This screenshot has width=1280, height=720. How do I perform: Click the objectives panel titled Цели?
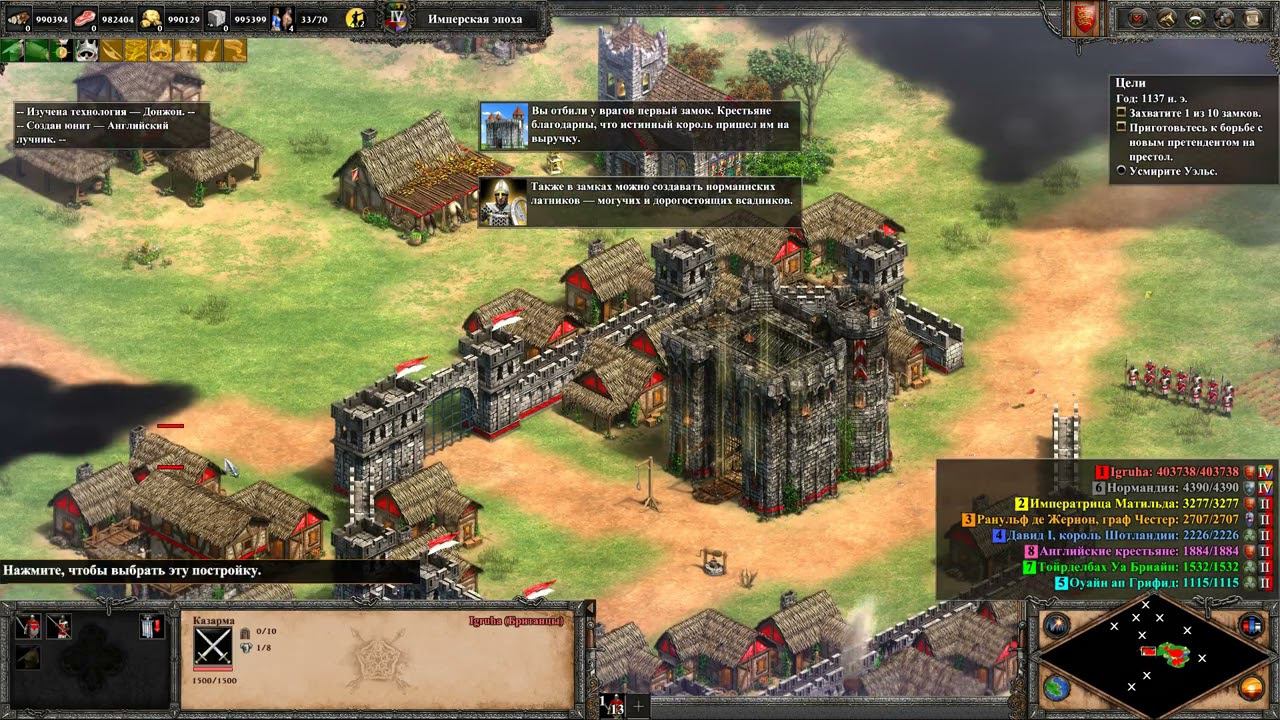(1190, 128)
